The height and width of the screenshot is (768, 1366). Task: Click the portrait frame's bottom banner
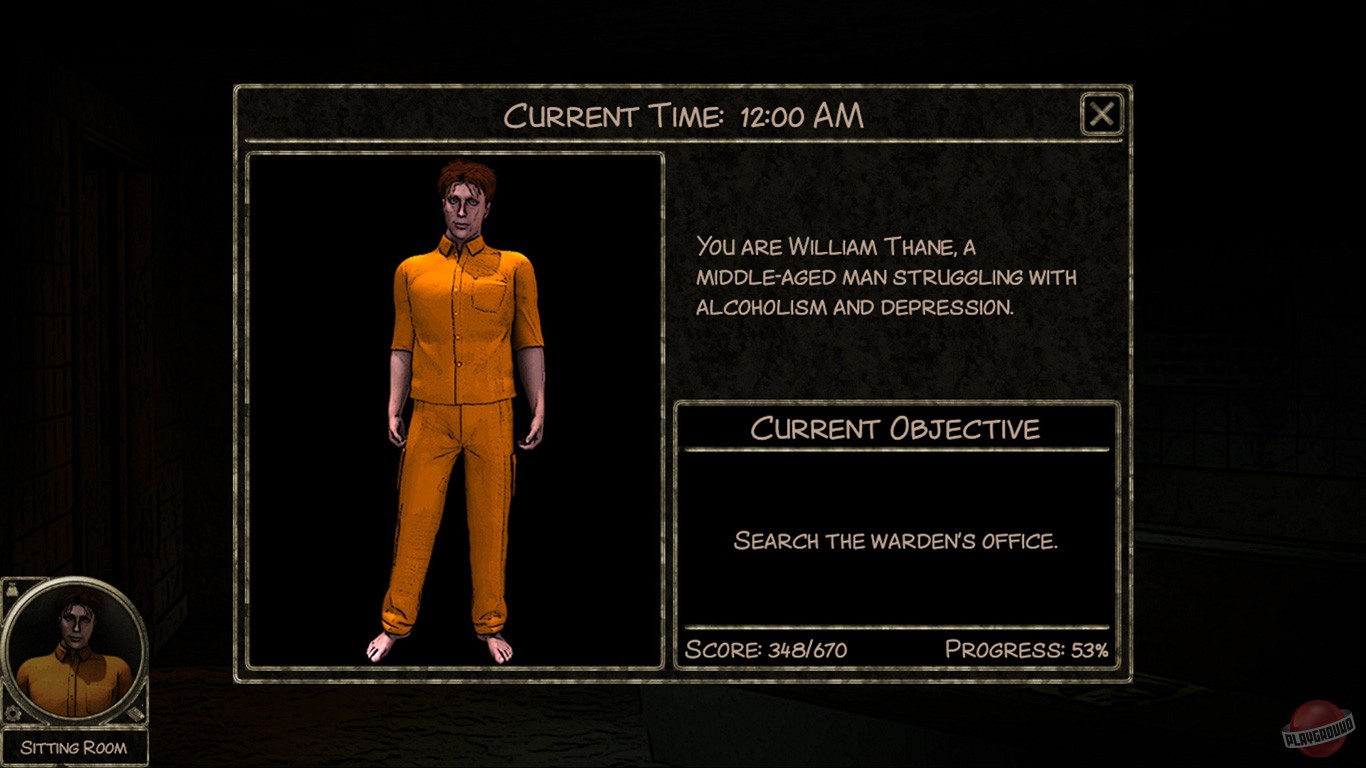(x=74, y=745)
